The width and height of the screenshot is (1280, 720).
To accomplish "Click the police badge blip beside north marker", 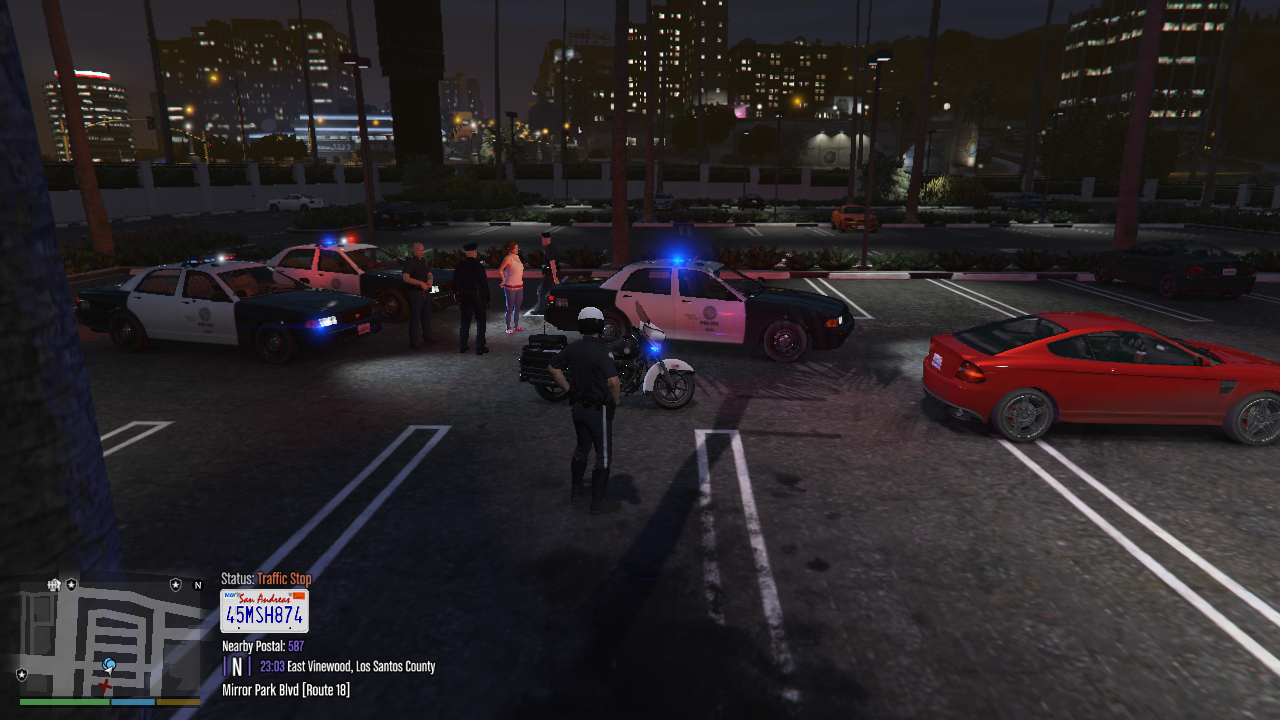I will click(176, 584).
